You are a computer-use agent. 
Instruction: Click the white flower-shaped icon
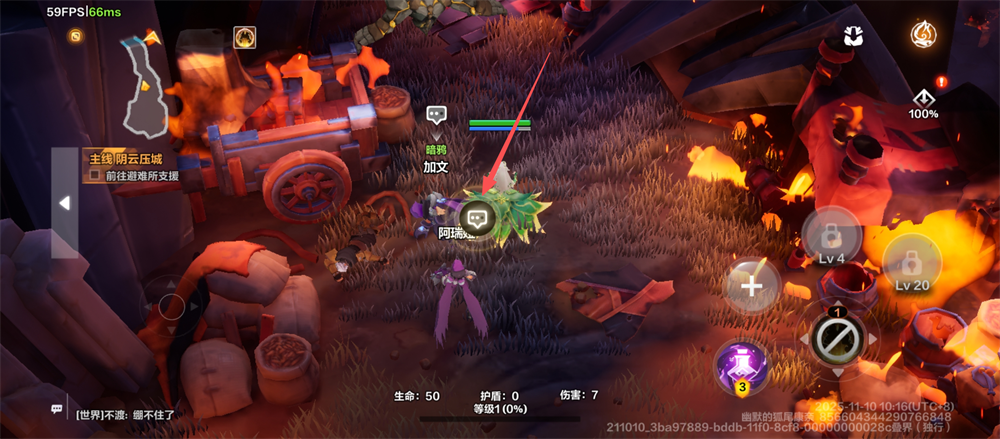click(853, 36)
